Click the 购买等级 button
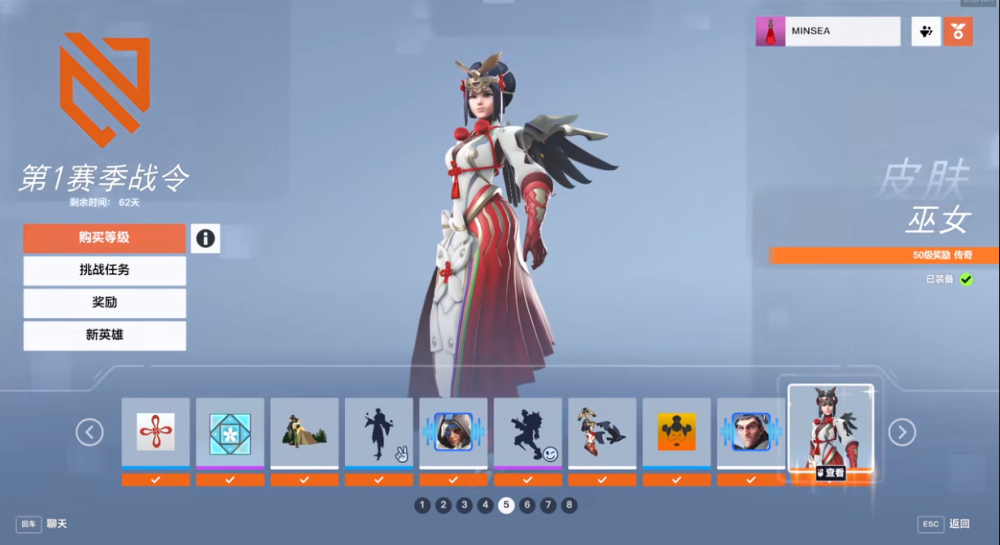1000x545 pixels. point(104,238)
